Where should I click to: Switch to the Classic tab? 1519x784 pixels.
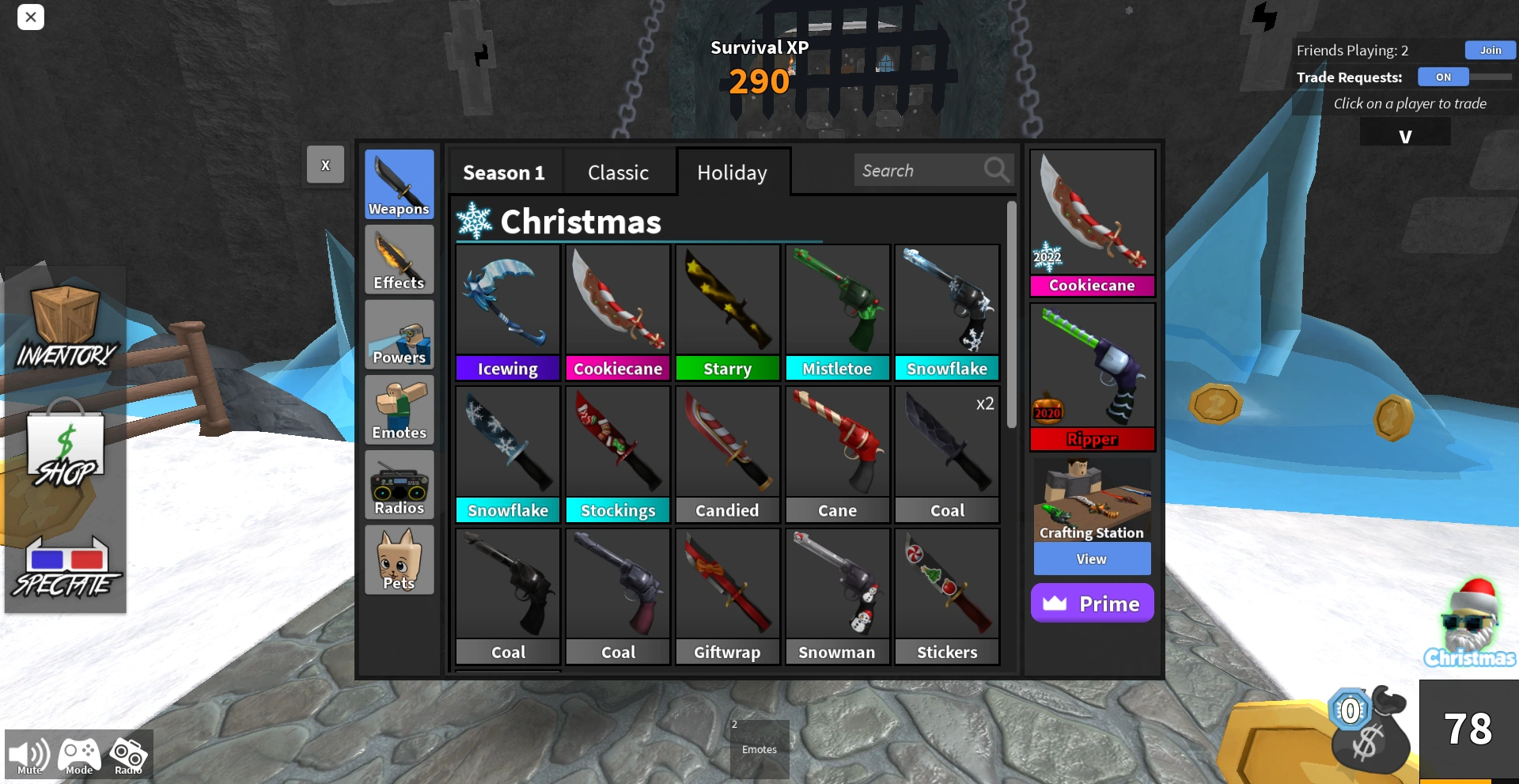pos(619,172)
